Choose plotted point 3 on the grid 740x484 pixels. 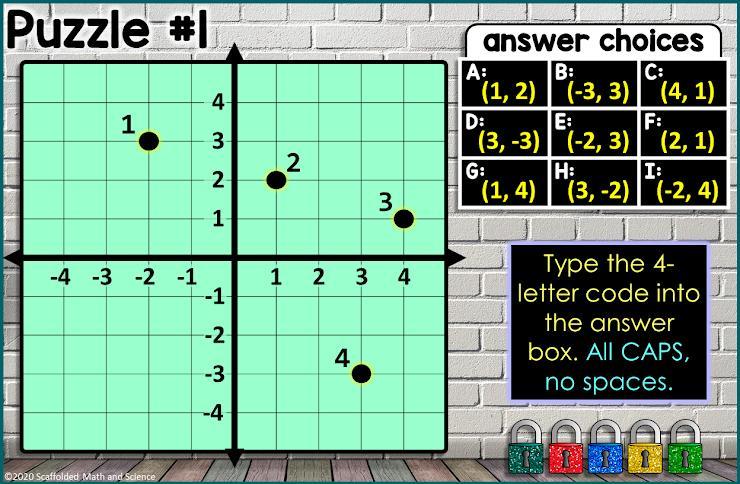(x=403, y=219)
